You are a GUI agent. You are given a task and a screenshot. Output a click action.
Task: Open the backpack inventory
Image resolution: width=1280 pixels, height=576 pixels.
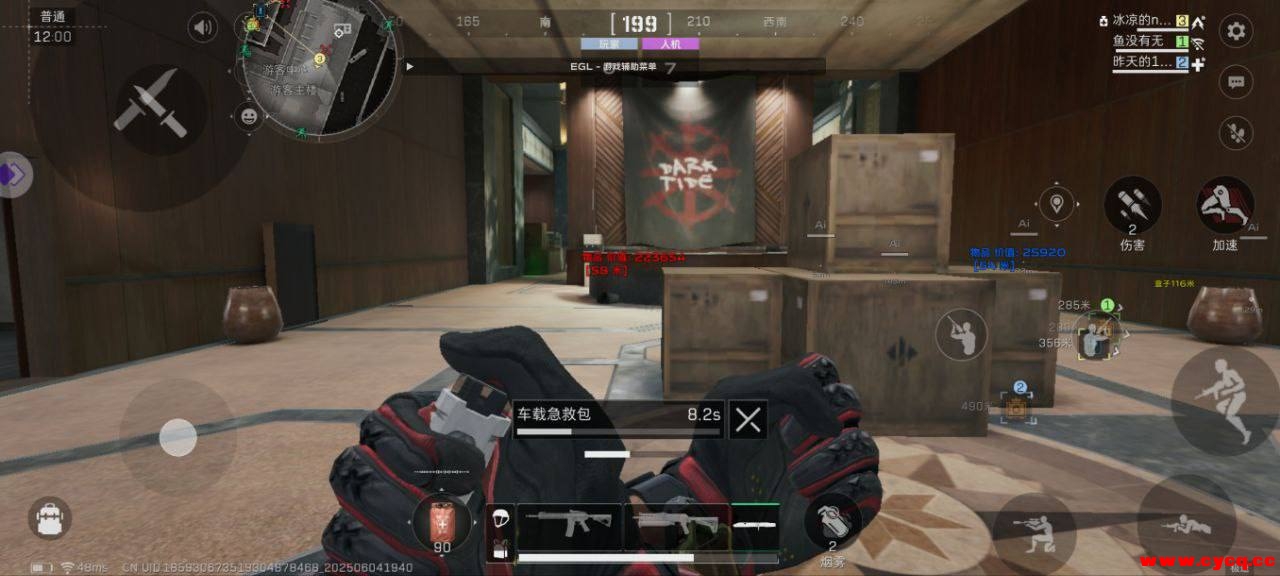click(49, 519)
